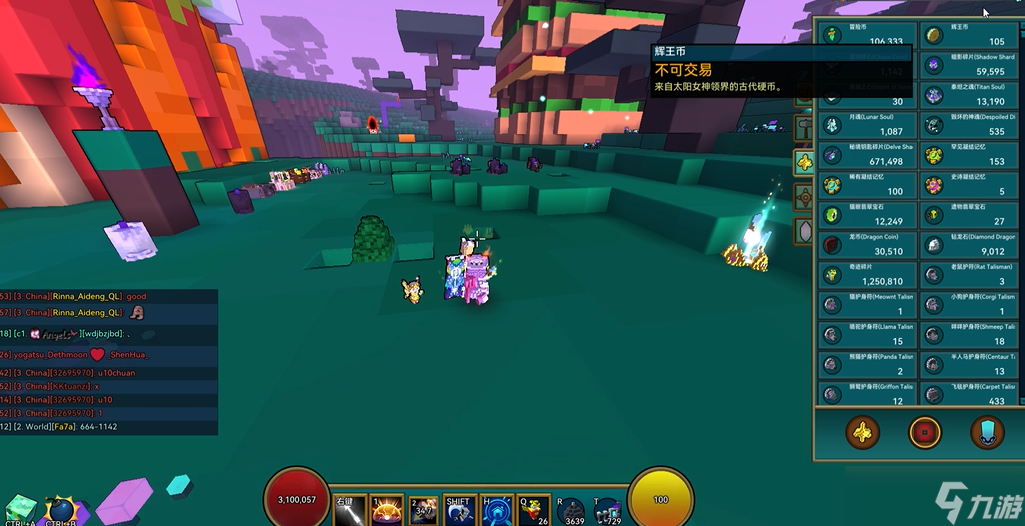Click the Lunar Soul currency entry
Screen dimensions: 1025x526
tap(868, 125)
